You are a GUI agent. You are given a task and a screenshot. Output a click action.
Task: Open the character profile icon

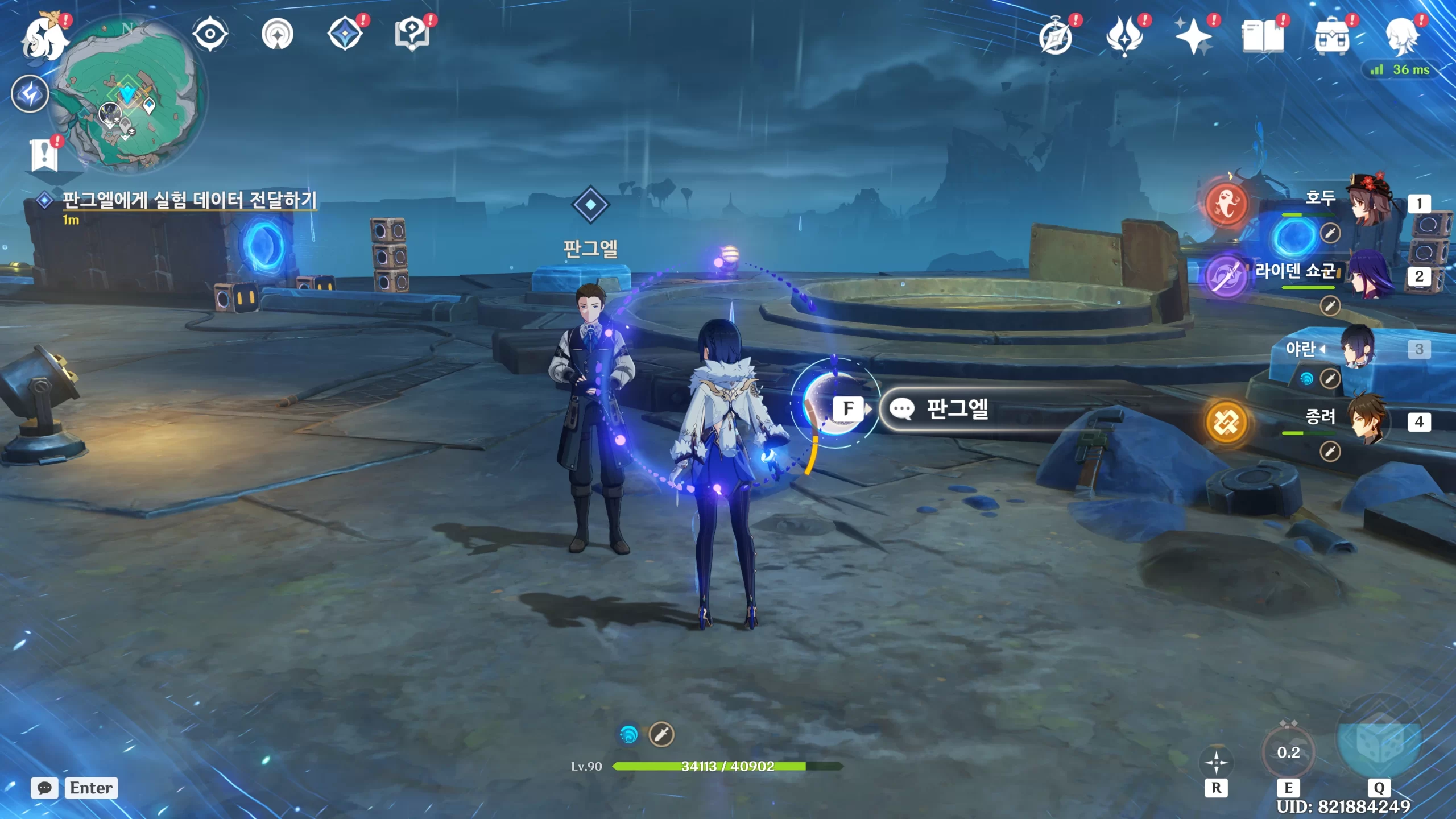click(x=1401, y=36)
